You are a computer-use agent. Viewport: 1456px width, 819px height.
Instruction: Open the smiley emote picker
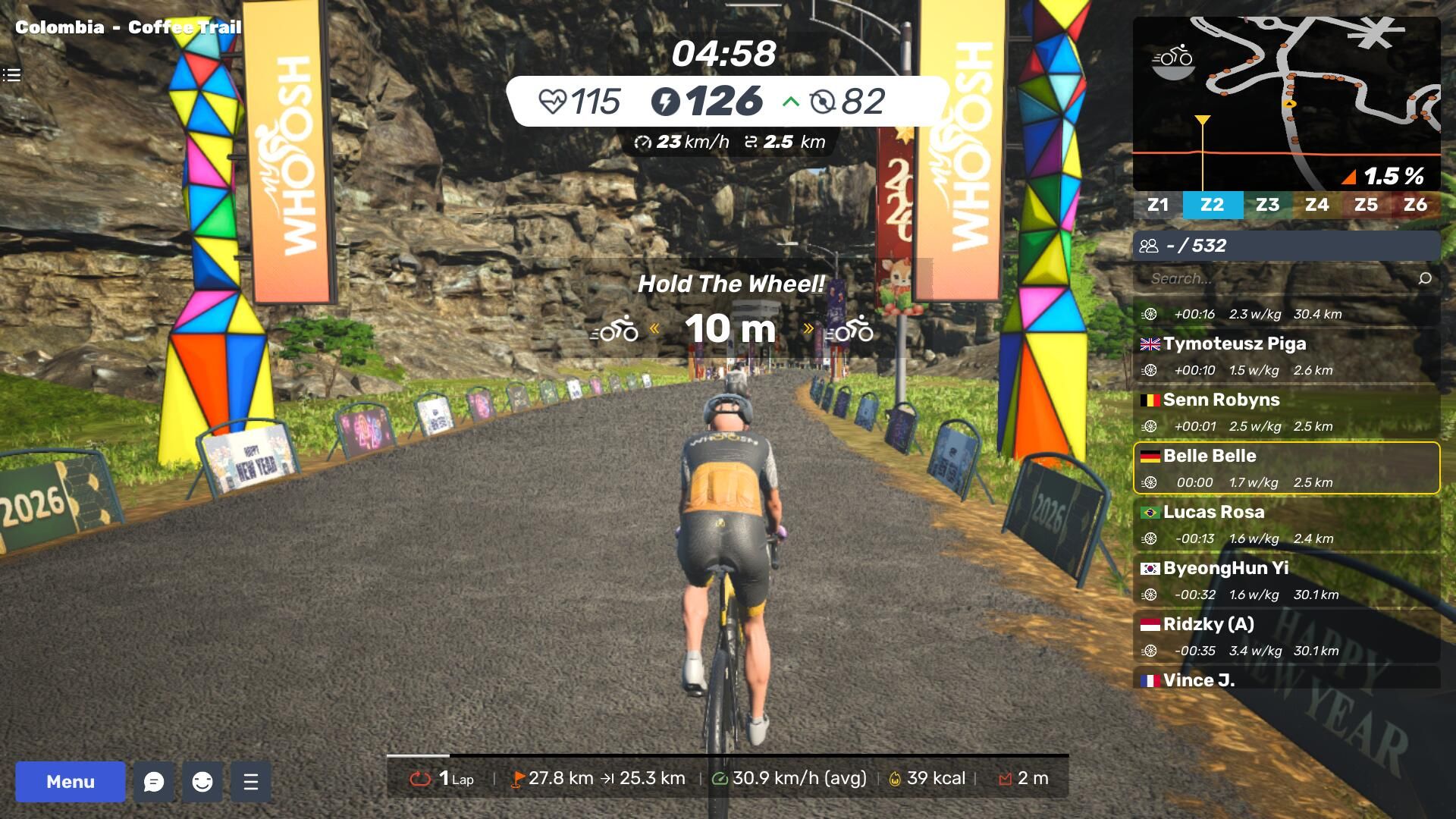202,782
